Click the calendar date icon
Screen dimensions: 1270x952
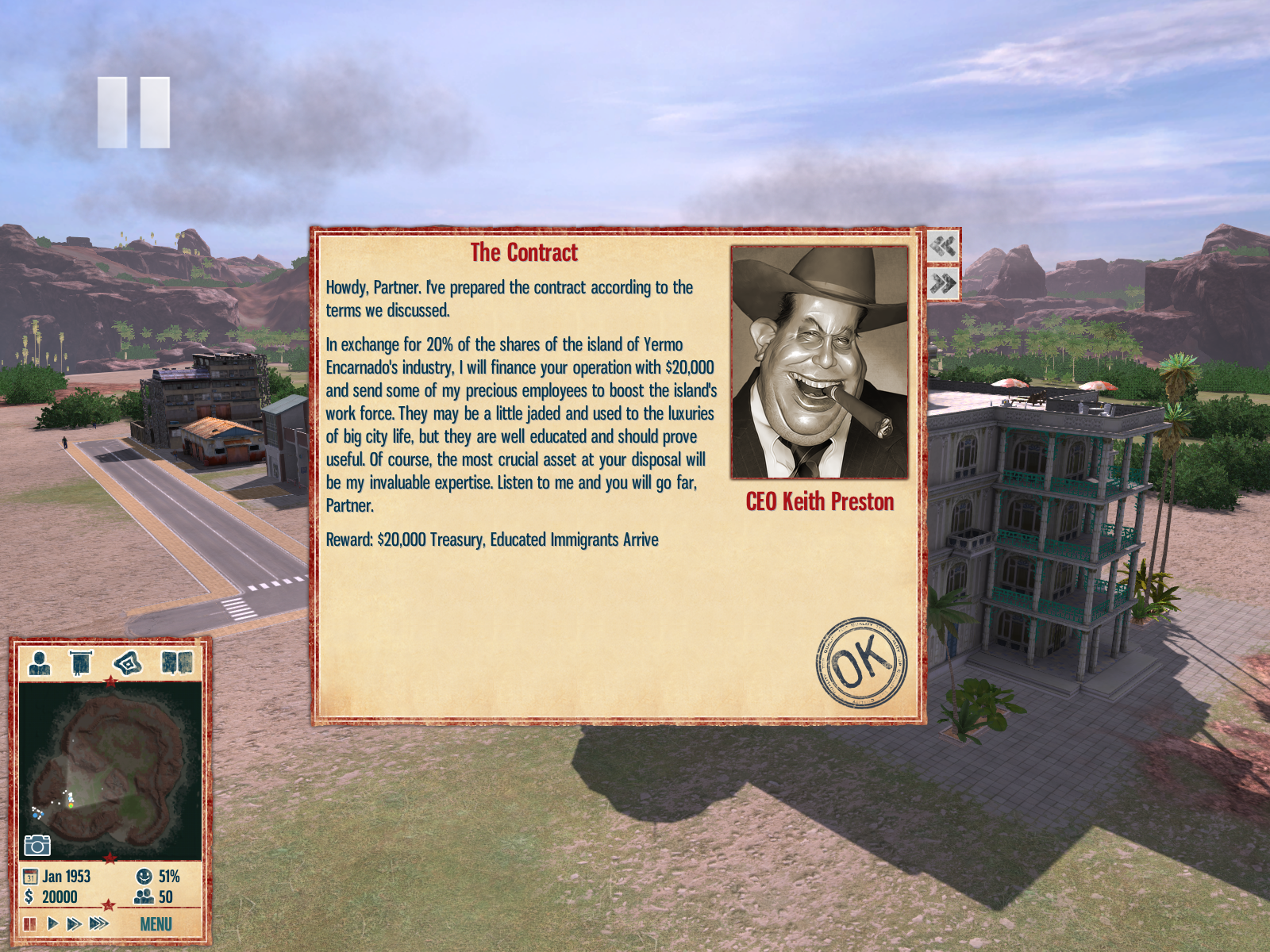[x=31, y=877]
